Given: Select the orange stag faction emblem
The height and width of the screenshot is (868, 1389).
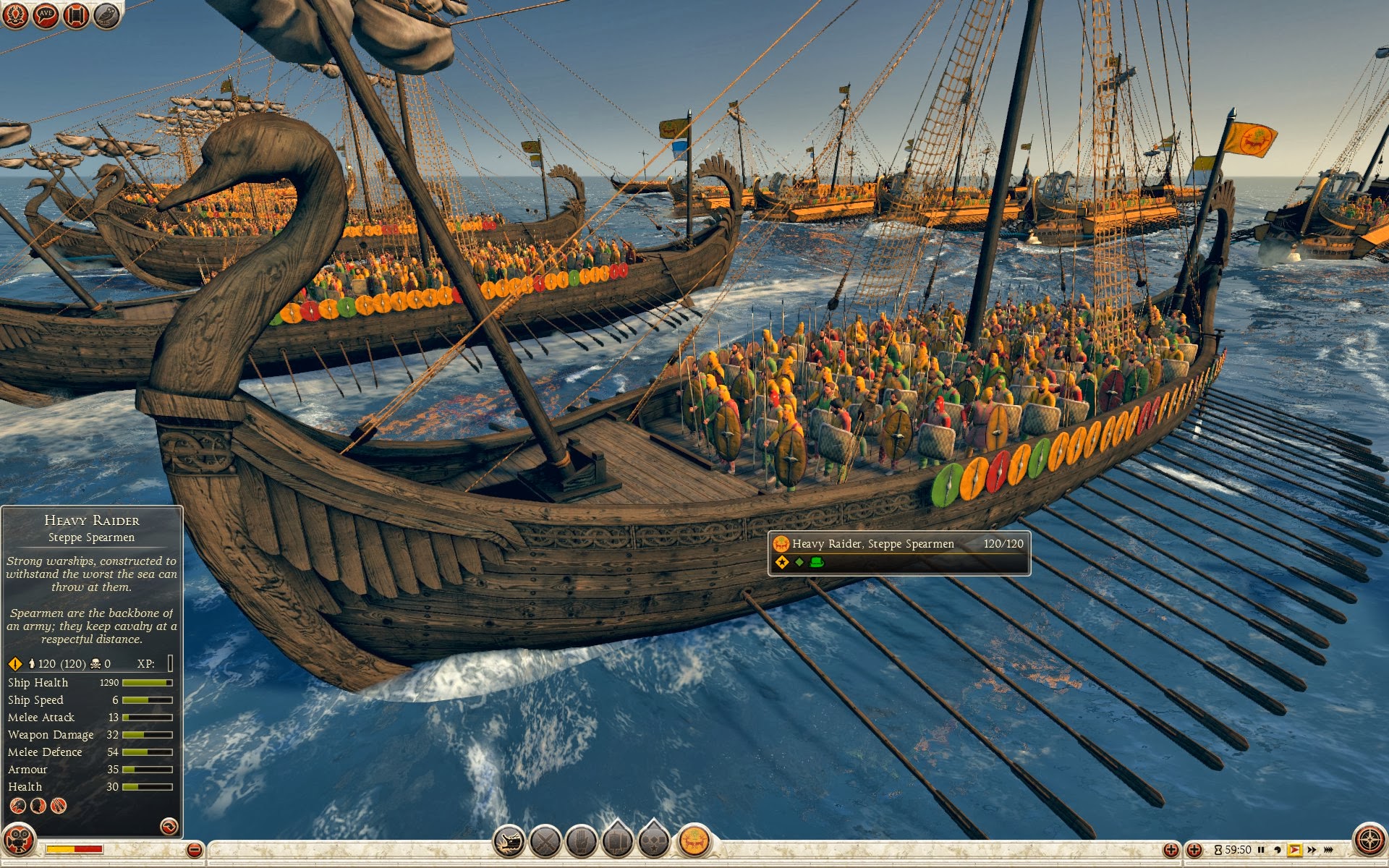Looking at the screenshot, I should coord(694,841).
